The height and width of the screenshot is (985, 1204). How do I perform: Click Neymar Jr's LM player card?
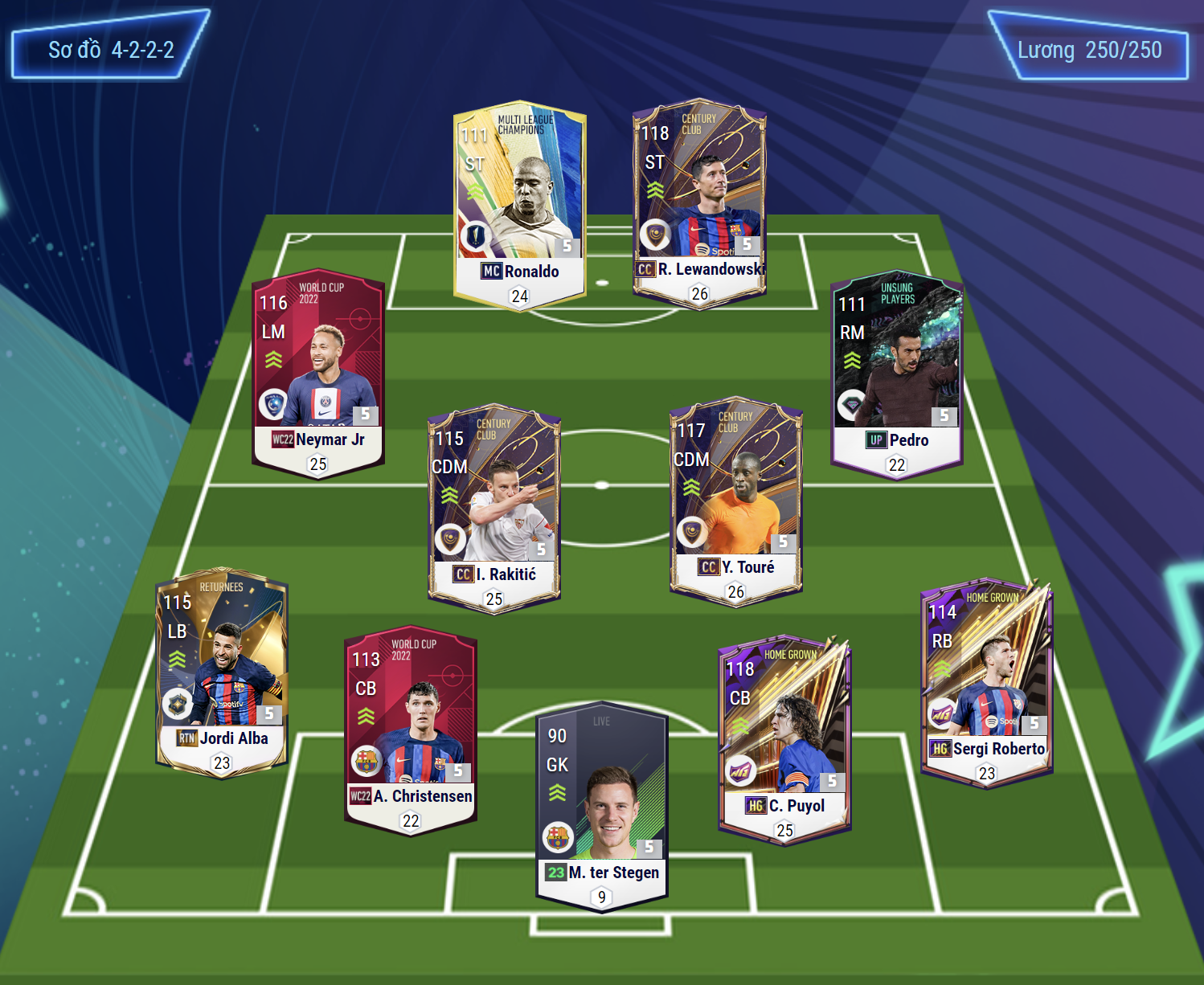point(318,374)
